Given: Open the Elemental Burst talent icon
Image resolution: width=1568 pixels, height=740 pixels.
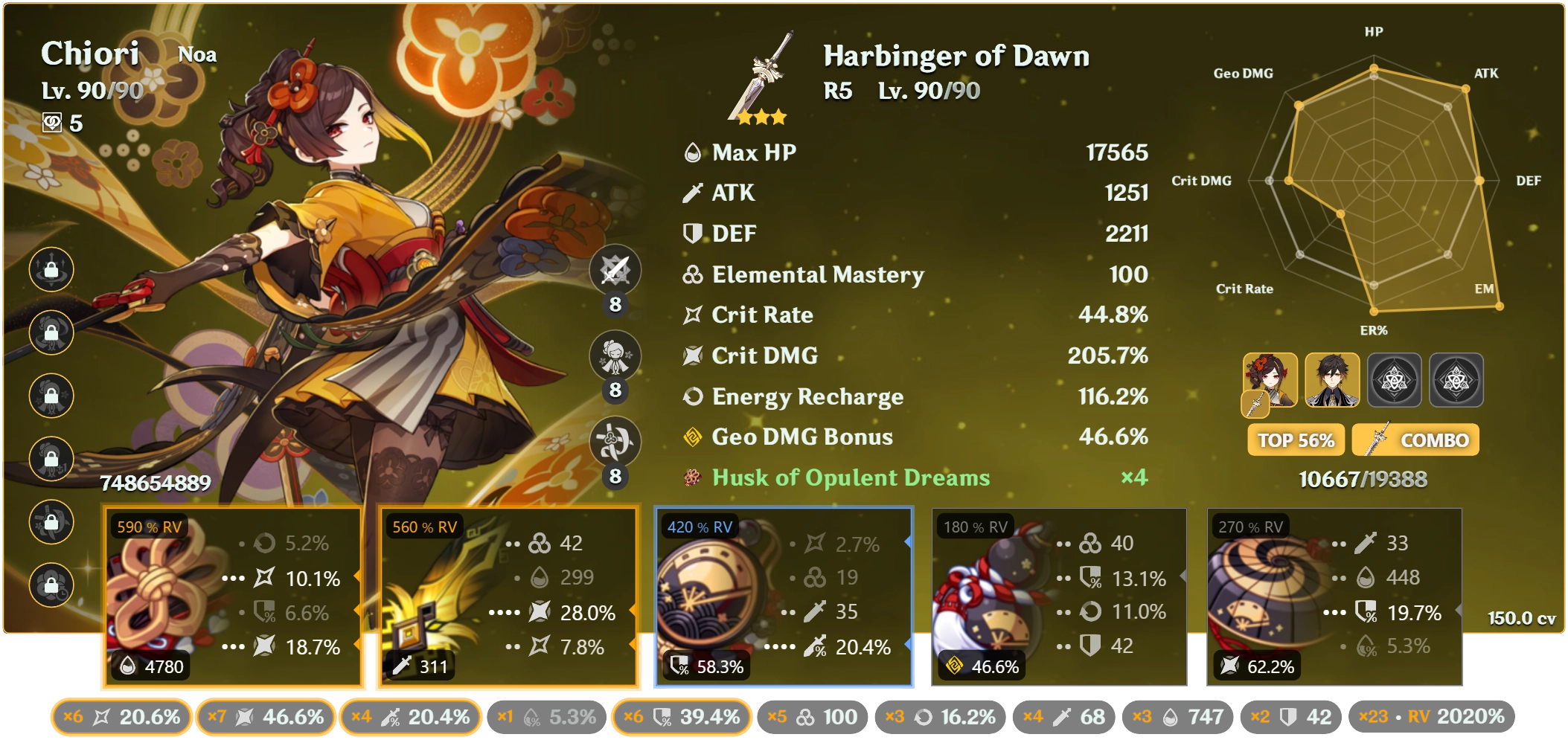Looking at the screenshot, I should (x=615, y=442).
